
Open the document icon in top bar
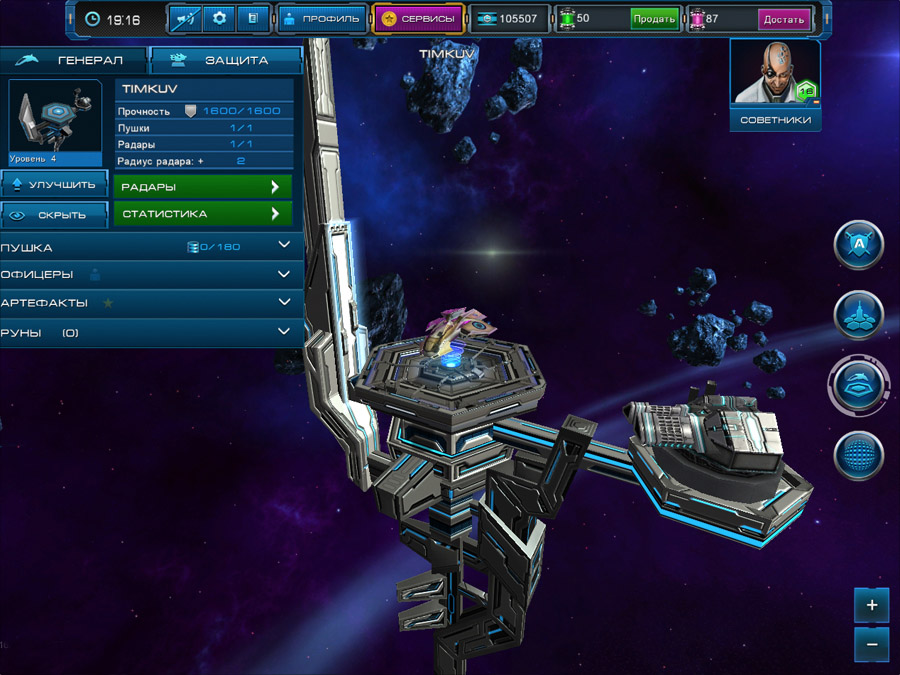point(252,18)
